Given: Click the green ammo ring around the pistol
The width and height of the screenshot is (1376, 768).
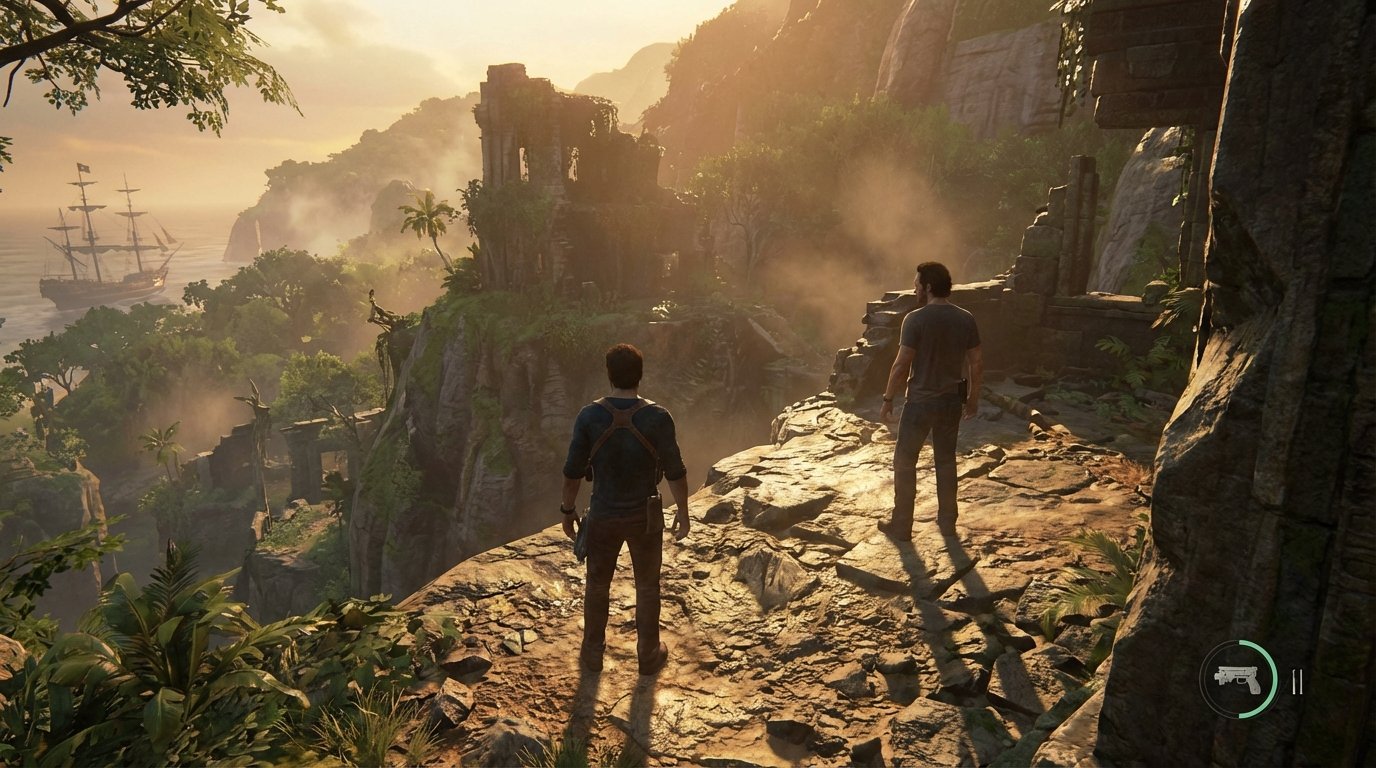Looking at the screenshot, I should [x=1273, y=678].
